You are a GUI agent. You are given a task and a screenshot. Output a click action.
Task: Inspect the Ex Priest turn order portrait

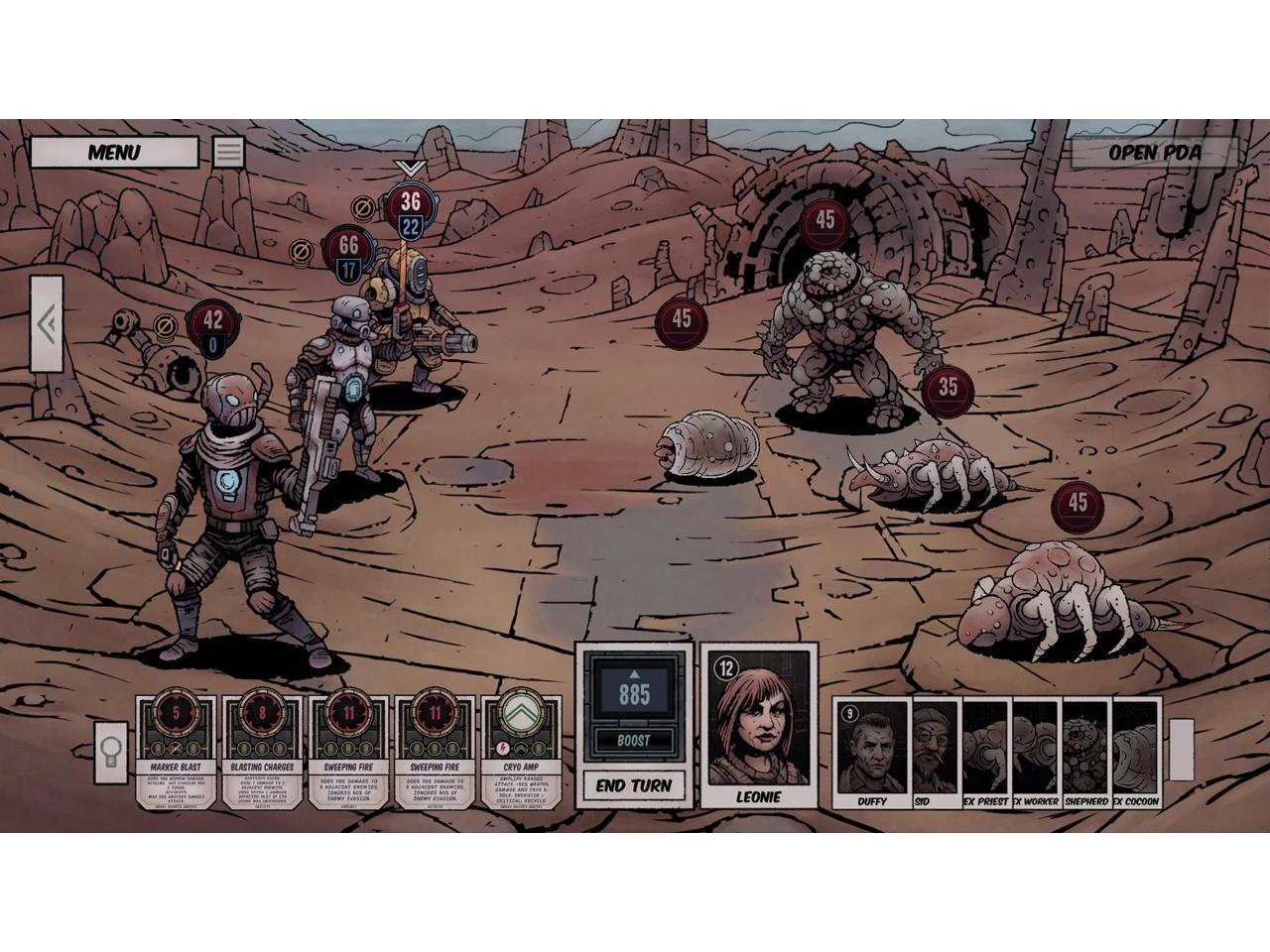[985, 752]
